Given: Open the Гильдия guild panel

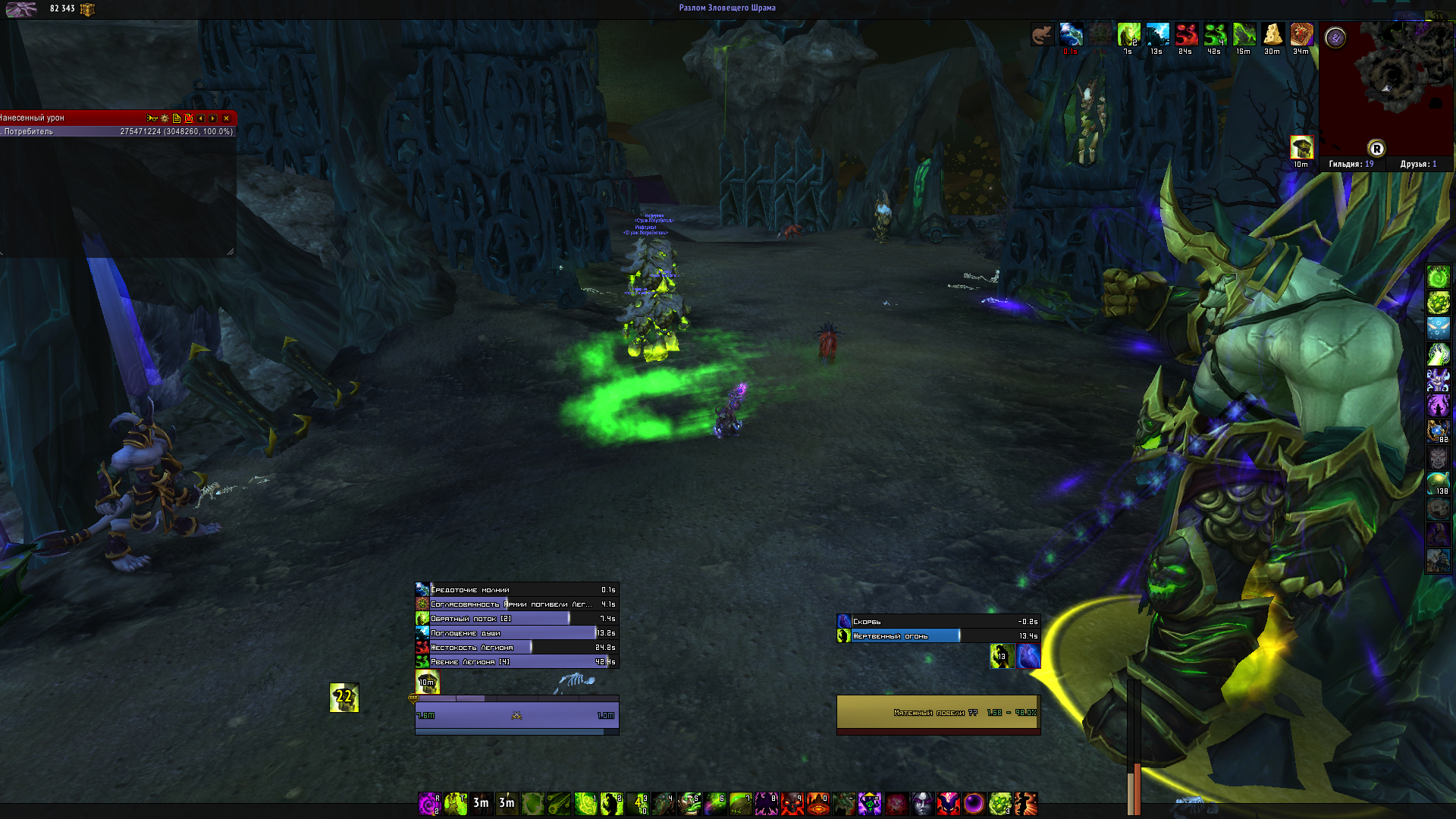Looking at the screenshot, I should tap(1351, 164).
